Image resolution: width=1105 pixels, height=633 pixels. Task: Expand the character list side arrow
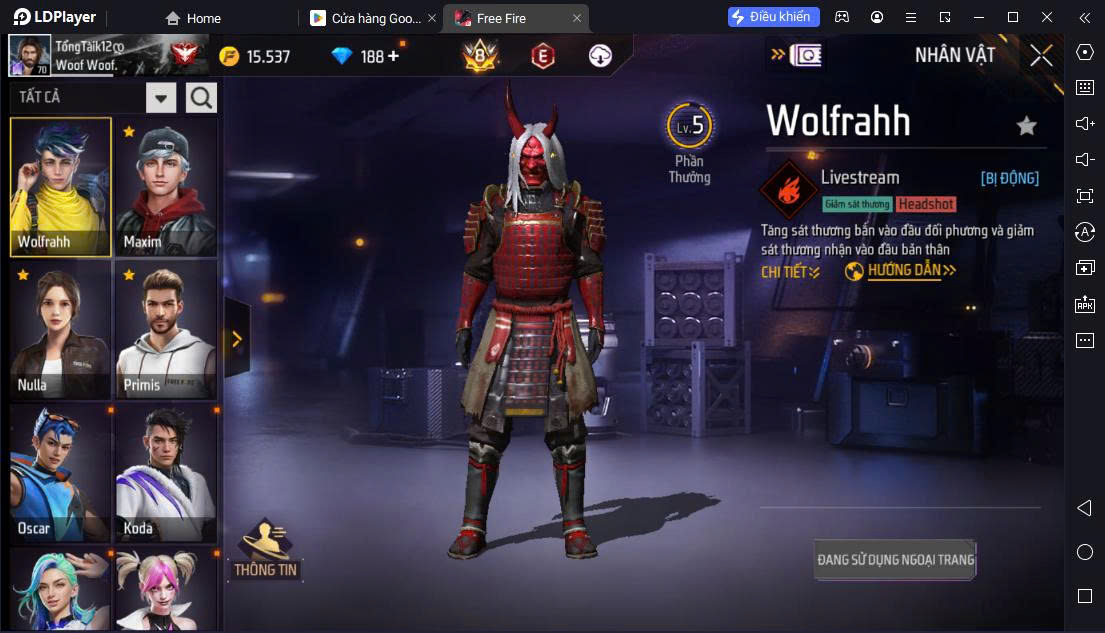click(x=237, y=339)
